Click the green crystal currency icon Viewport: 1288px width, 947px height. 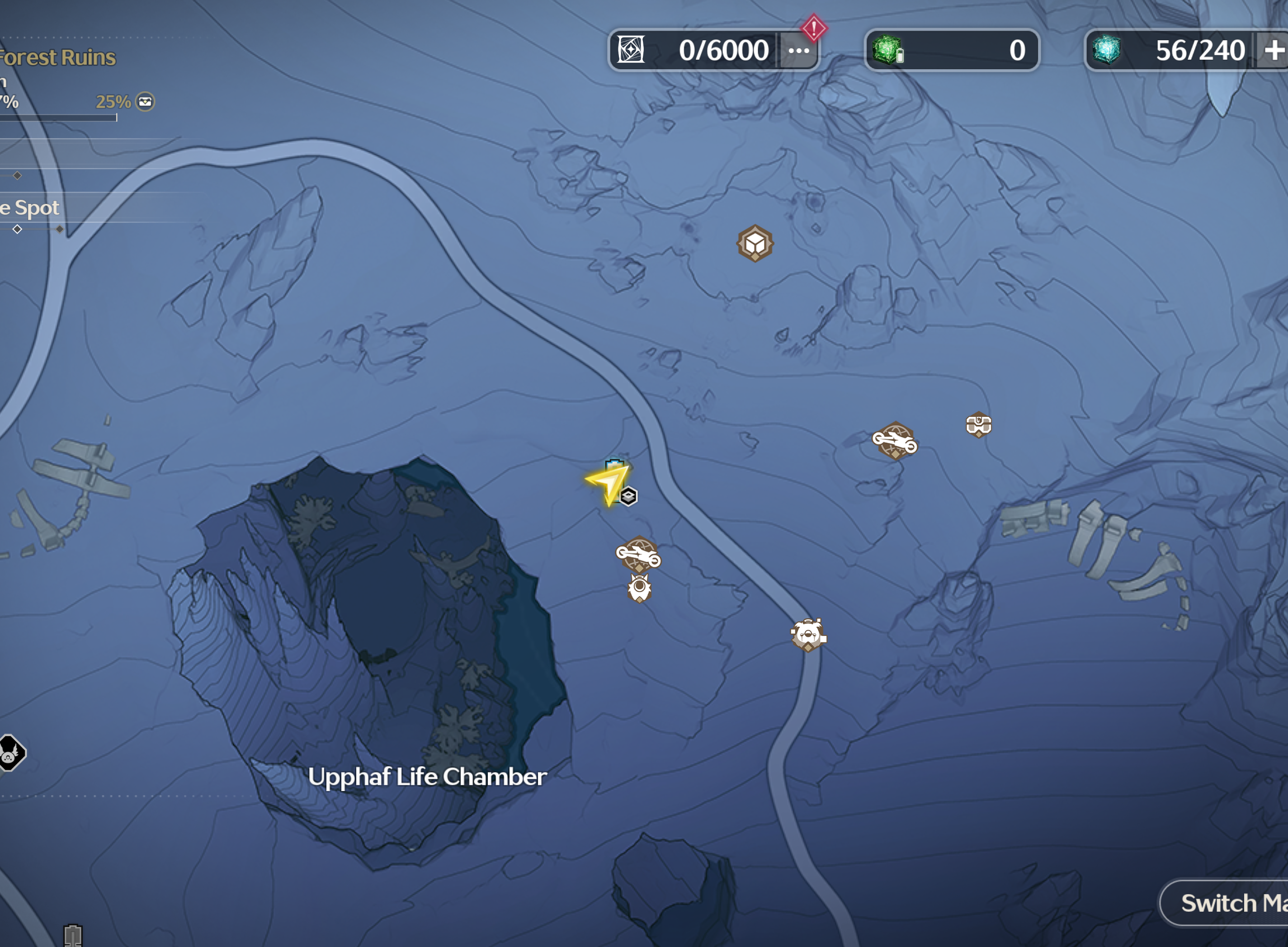click(887, 49)
